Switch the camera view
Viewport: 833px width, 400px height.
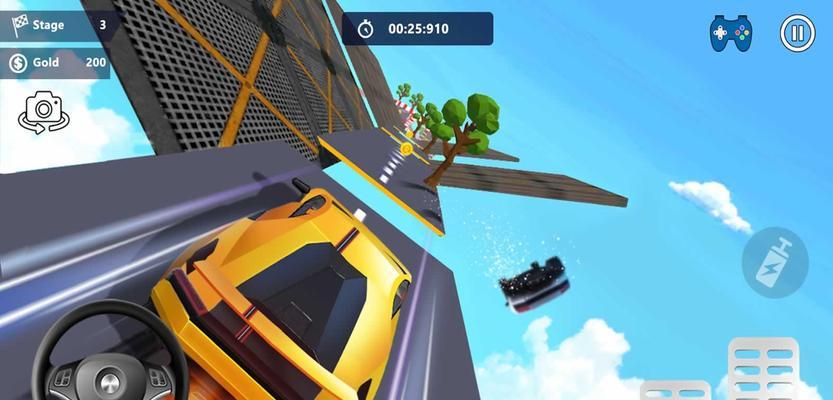(x=42, y=112)
